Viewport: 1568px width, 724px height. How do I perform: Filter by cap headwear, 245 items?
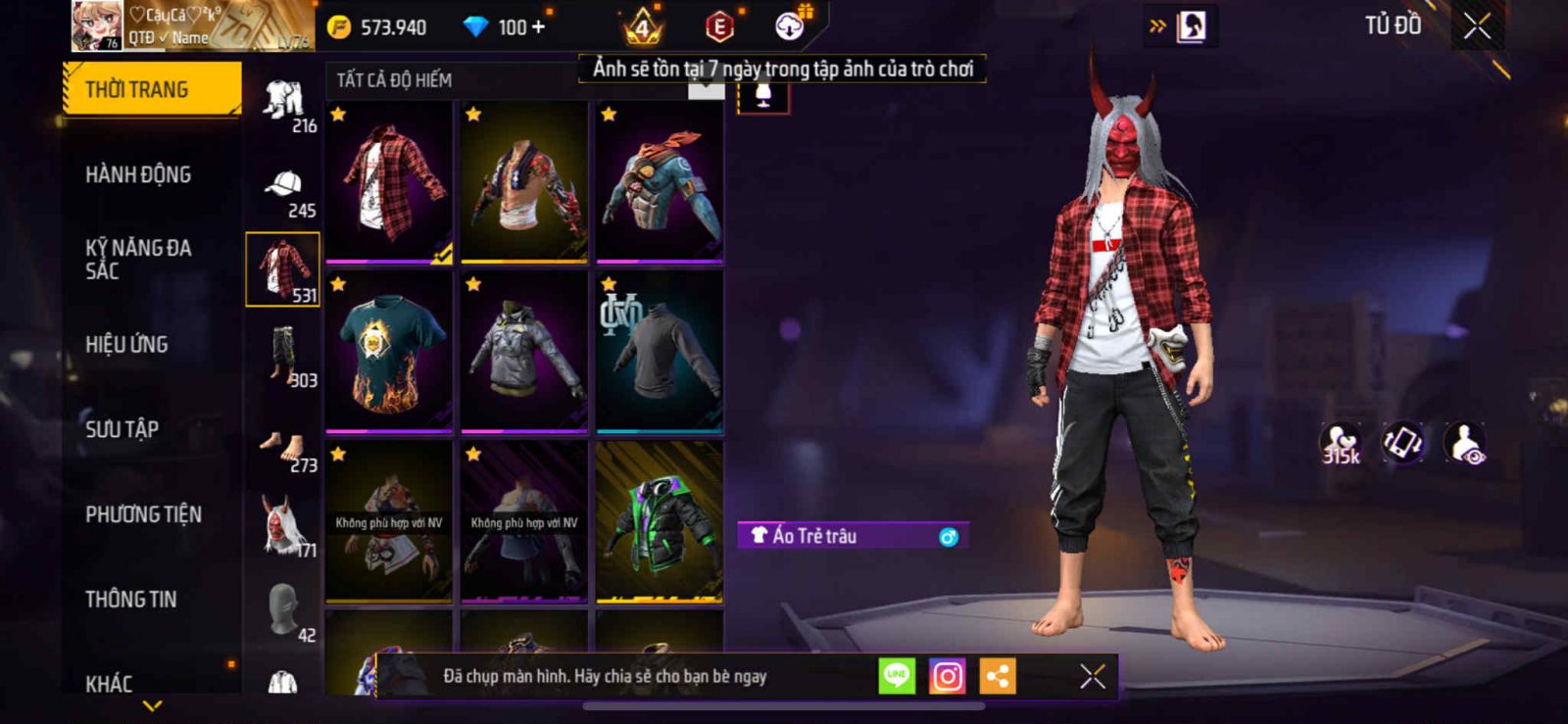click(x=283, y=191)
